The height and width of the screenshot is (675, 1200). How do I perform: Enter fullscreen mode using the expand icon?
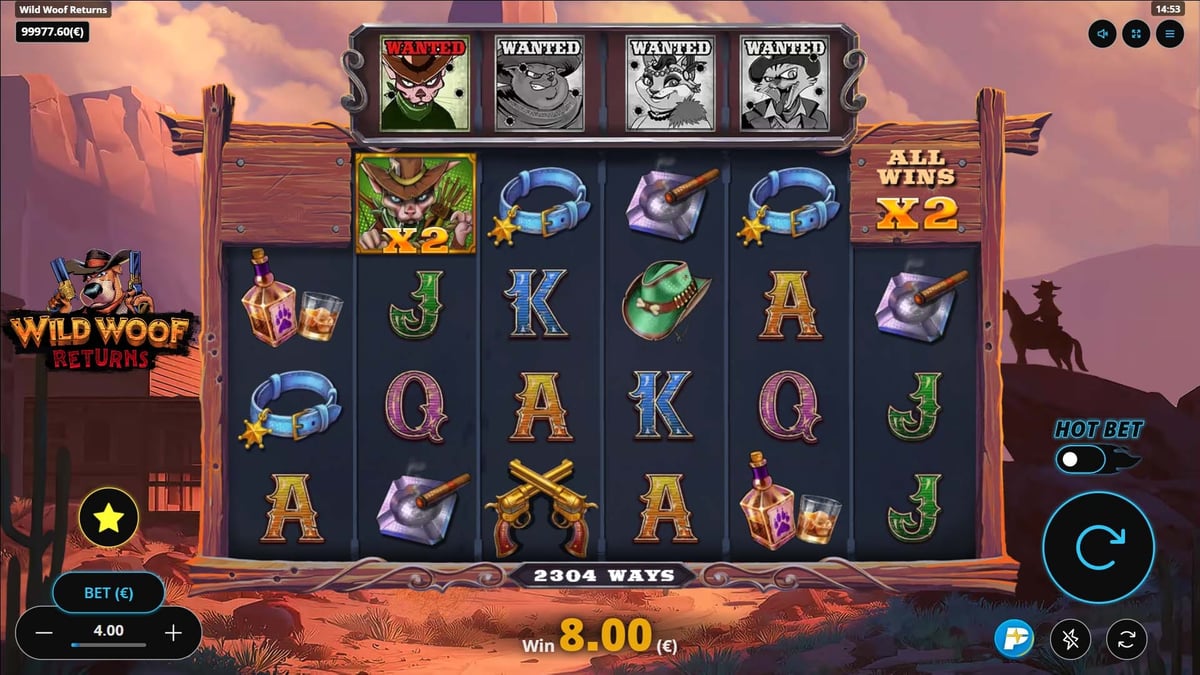(1135, 34)
